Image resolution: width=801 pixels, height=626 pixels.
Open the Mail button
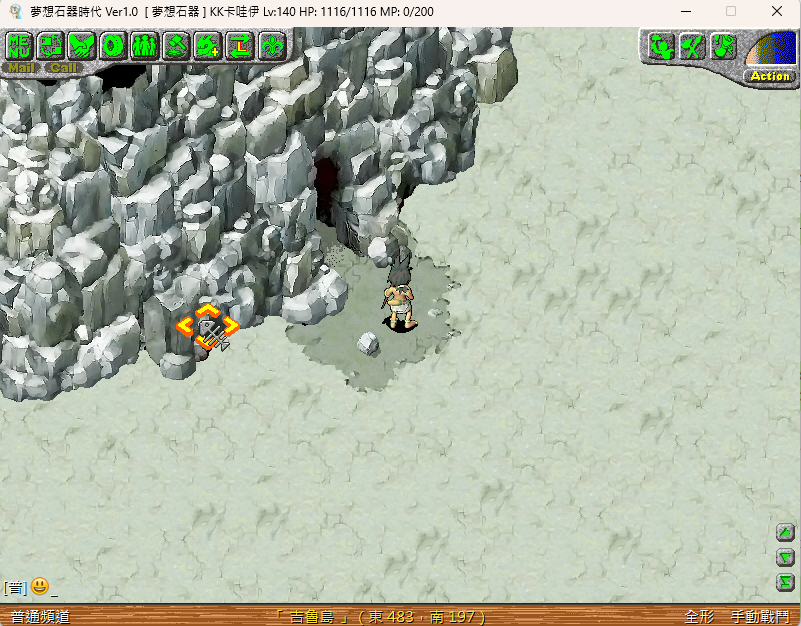pyautogui.click(x=21, y=68)
